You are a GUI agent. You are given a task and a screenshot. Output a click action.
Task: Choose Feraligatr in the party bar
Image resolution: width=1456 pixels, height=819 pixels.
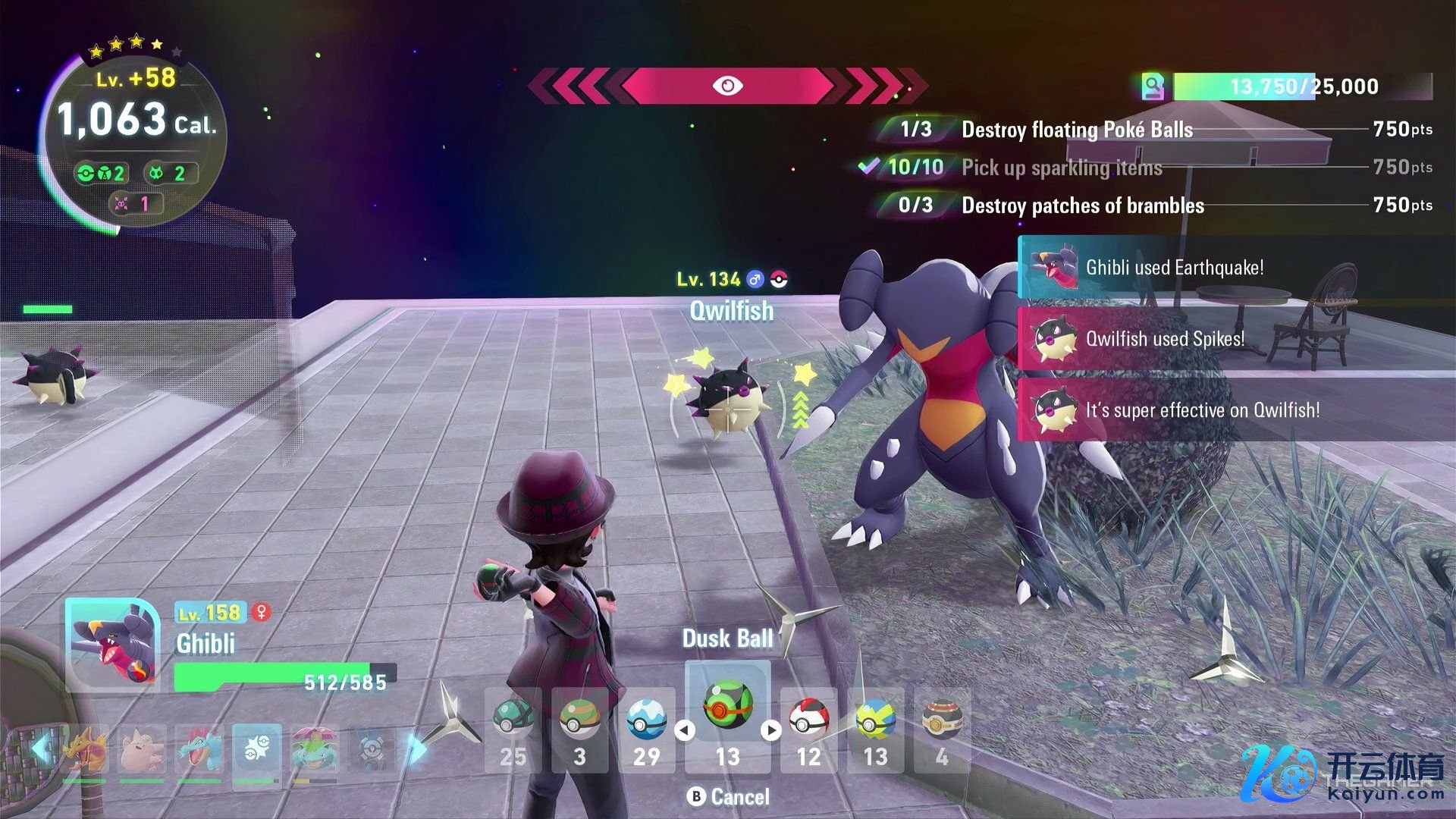(199, 748)
